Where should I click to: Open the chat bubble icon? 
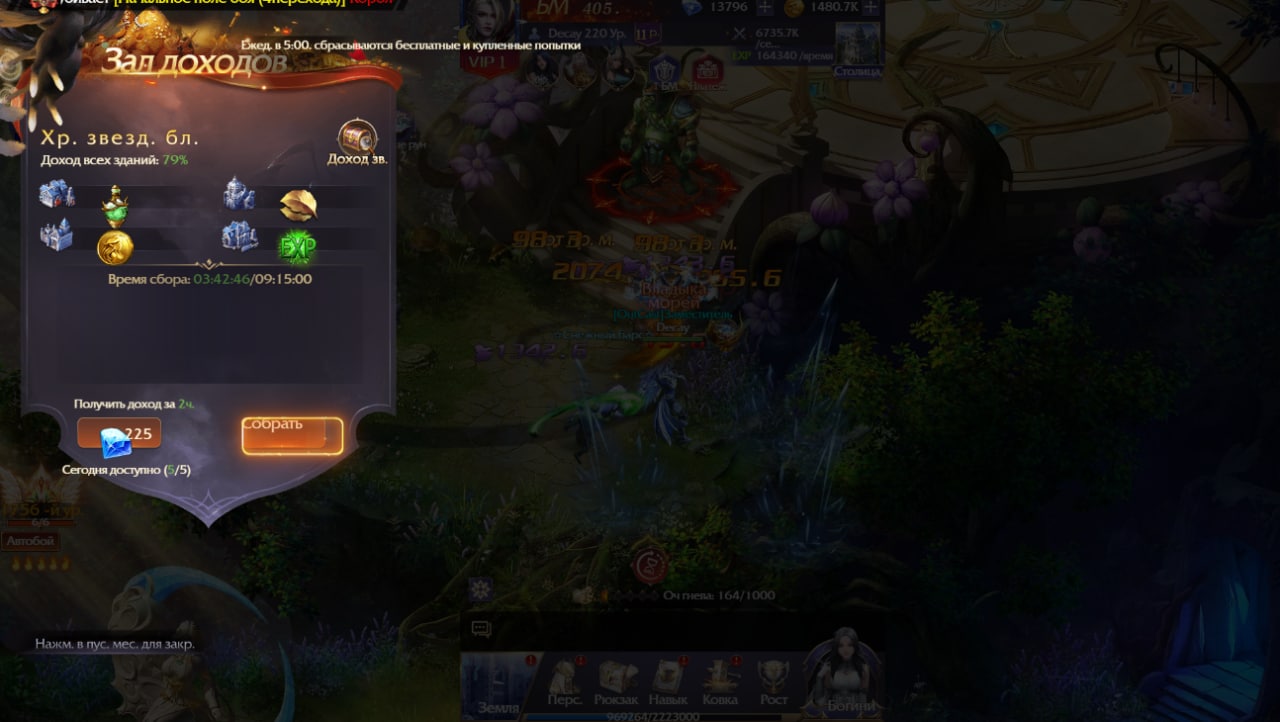click(481, 629)
